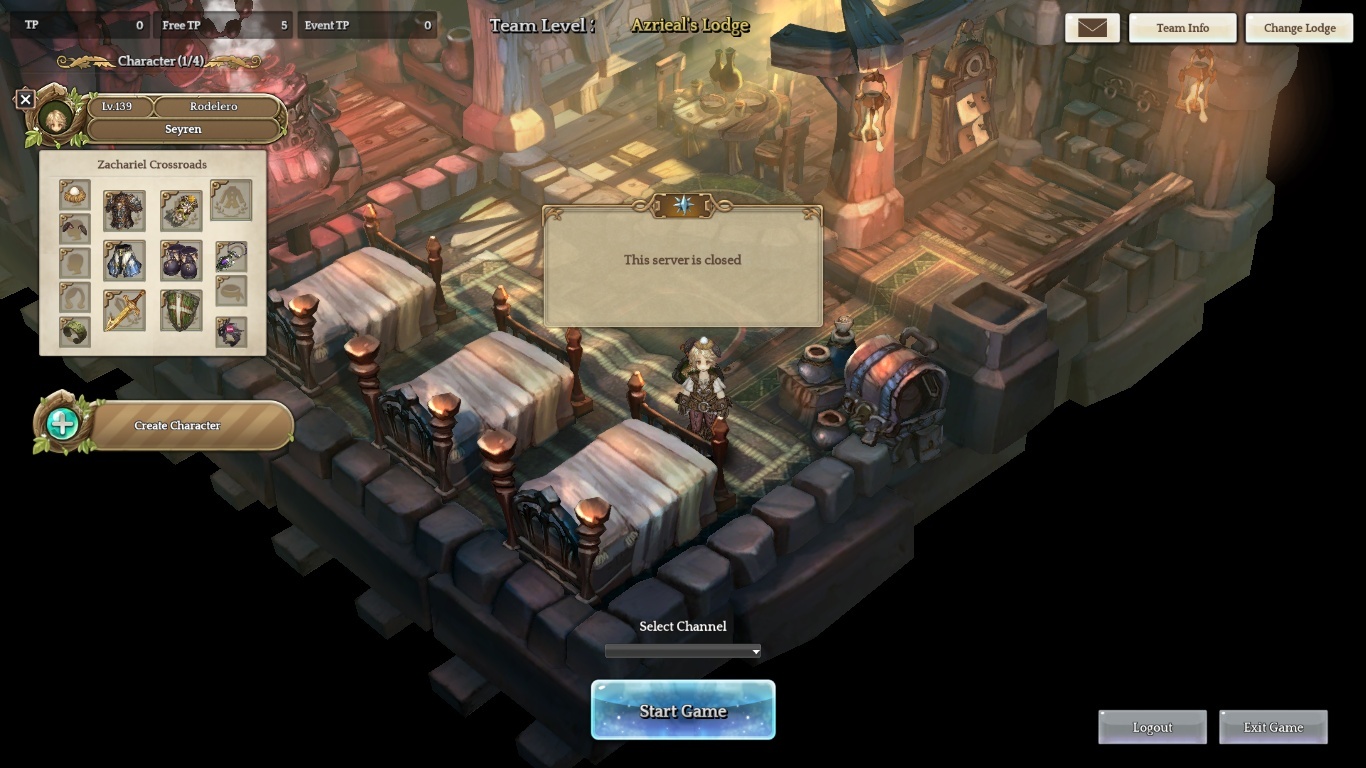1366x768 pixels.
Task: Close the Seyren character panel
Action: pos(26,99)
